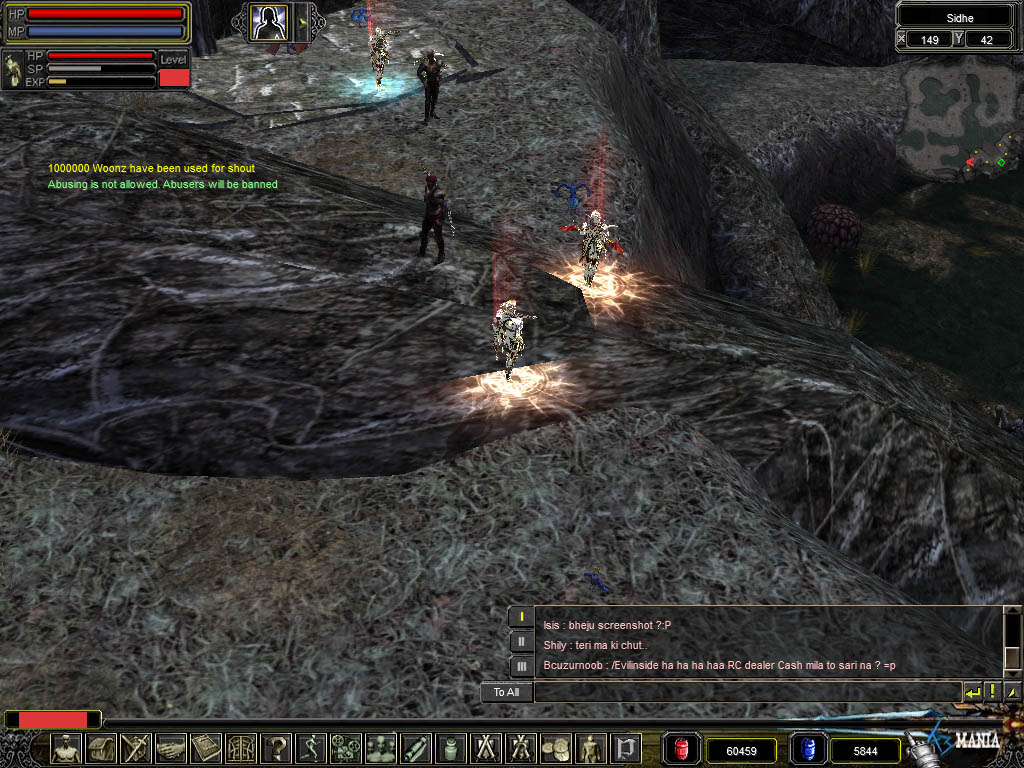
Task: Open the book icon in bottom toolbar
Action: pos(207,748)
